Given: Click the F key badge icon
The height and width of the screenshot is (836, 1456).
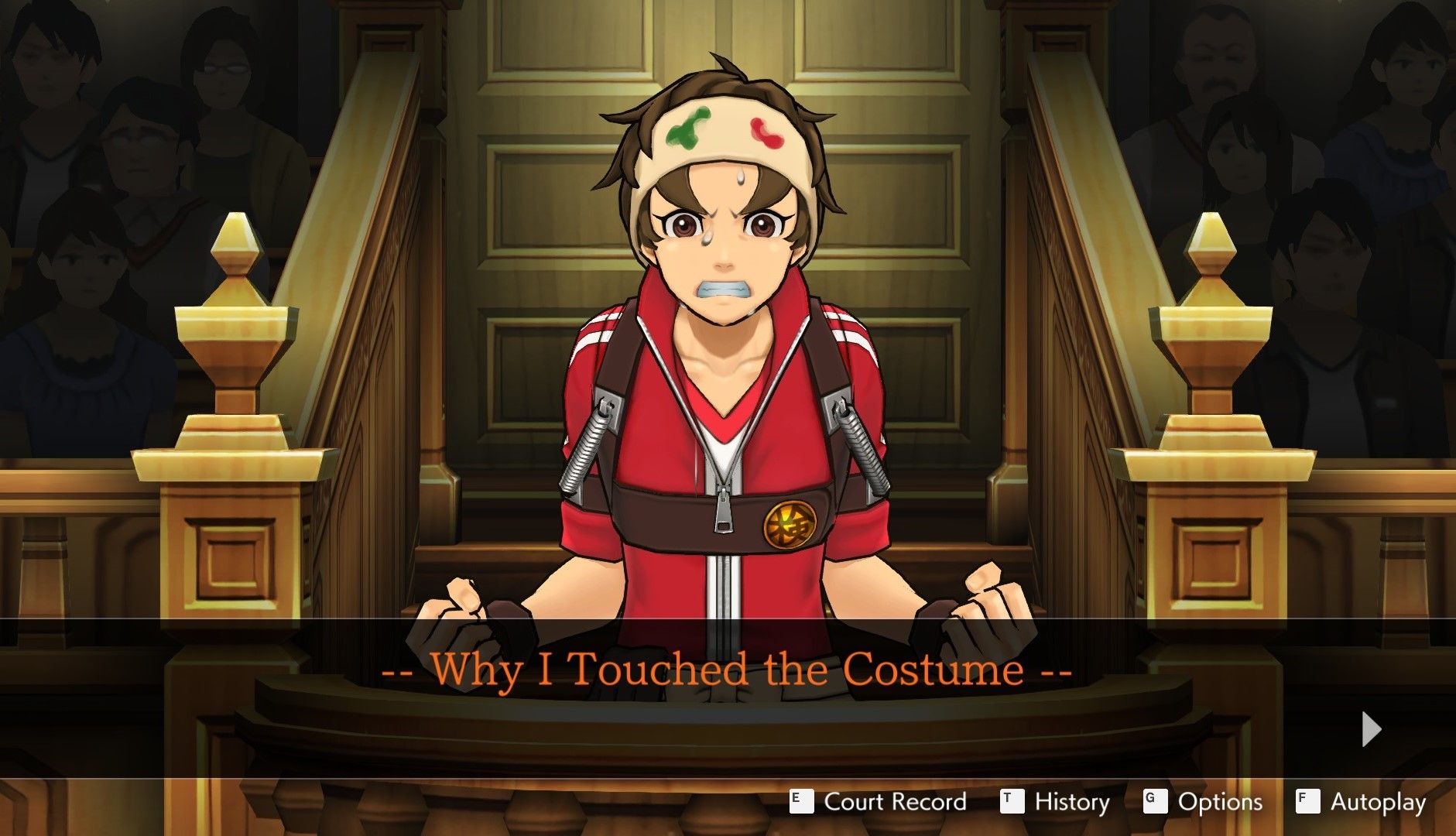Looking at the screenshot, I should click(1308, 802).
